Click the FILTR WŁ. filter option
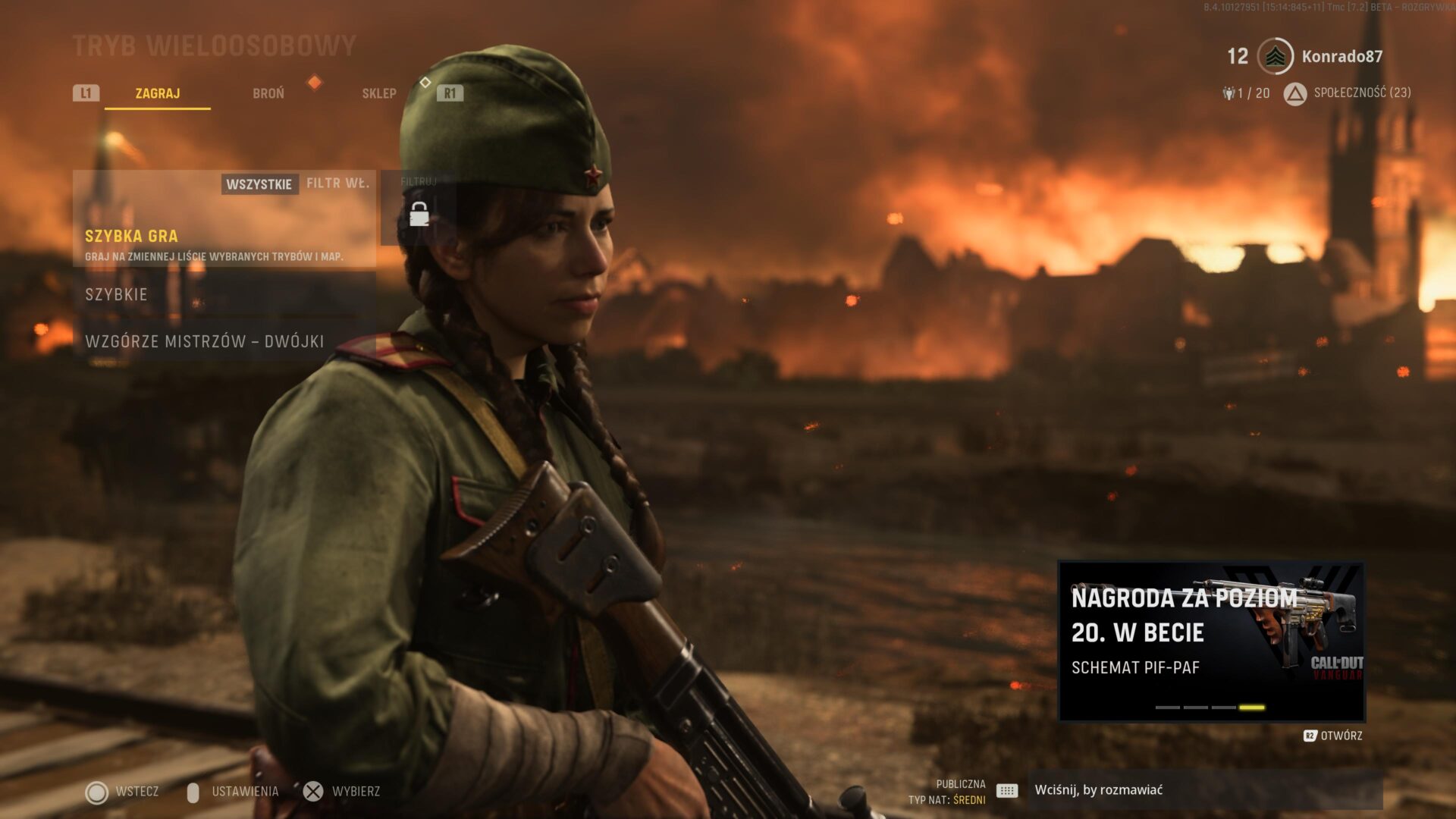The width and height of the screenshot is (1456, 819). coord(338,184)
